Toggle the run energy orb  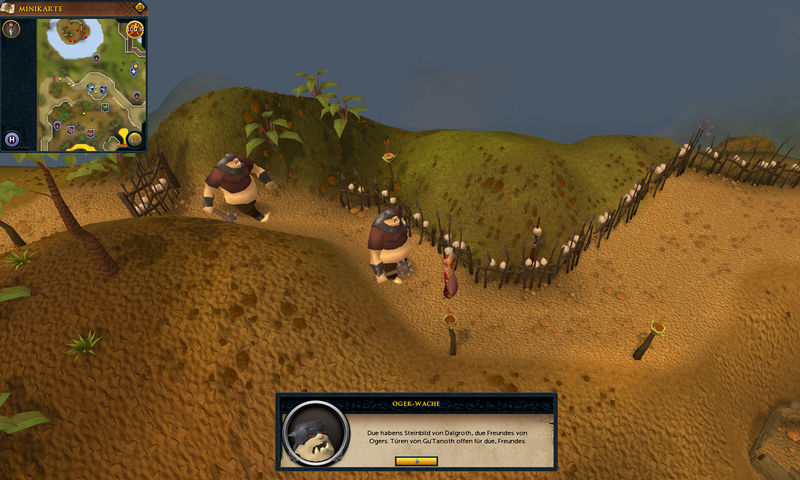[x=134, y=29]
